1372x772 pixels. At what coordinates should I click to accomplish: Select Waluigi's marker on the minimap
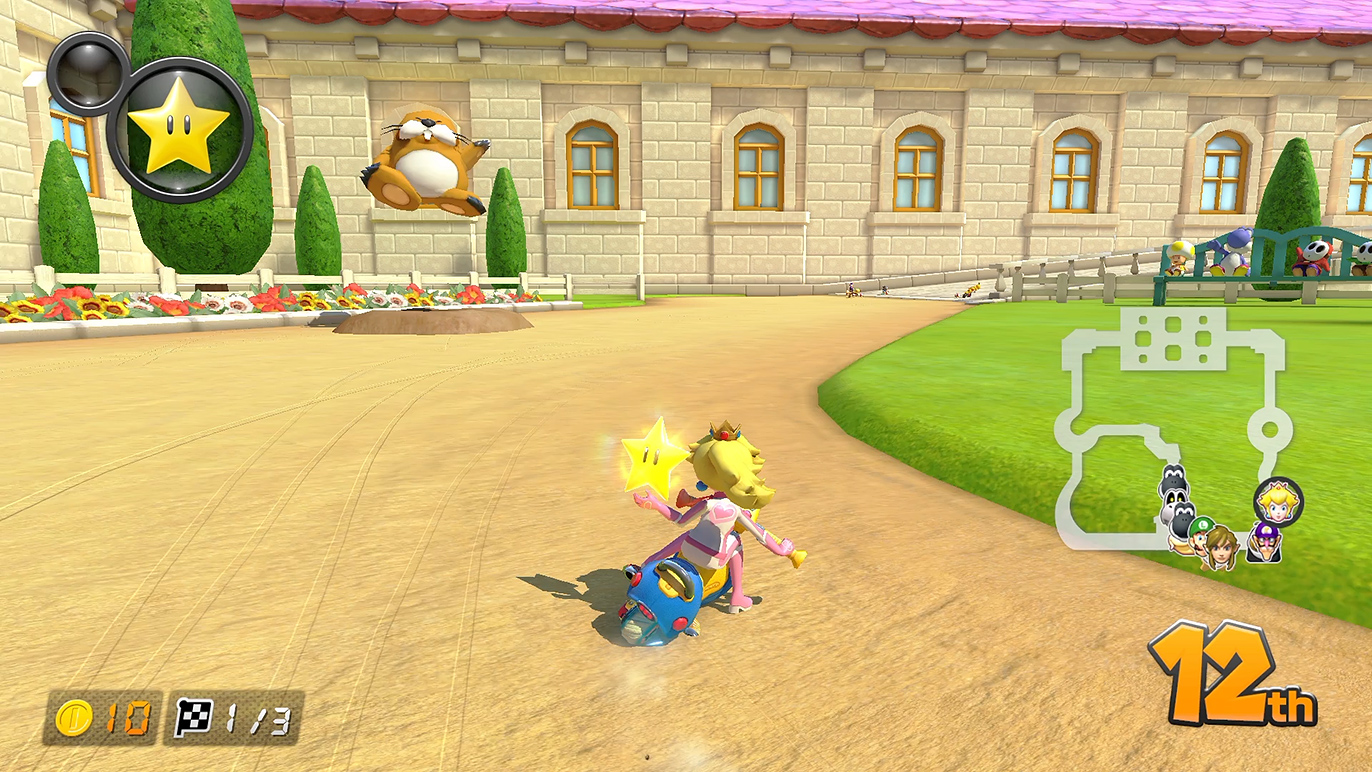(1264, 541)
